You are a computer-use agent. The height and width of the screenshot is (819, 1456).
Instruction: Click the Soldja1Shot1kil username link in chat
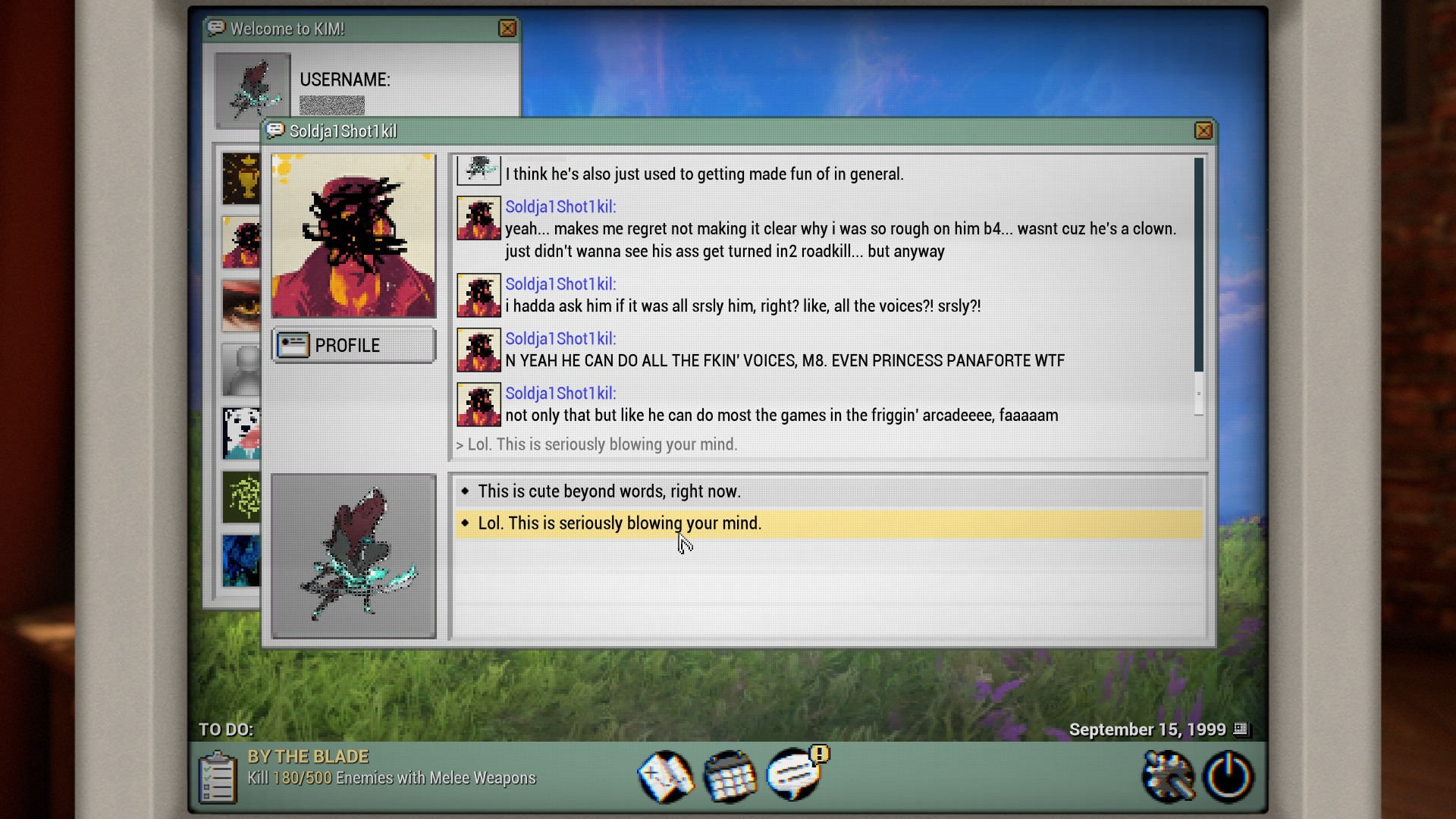[x=560, y=206]
